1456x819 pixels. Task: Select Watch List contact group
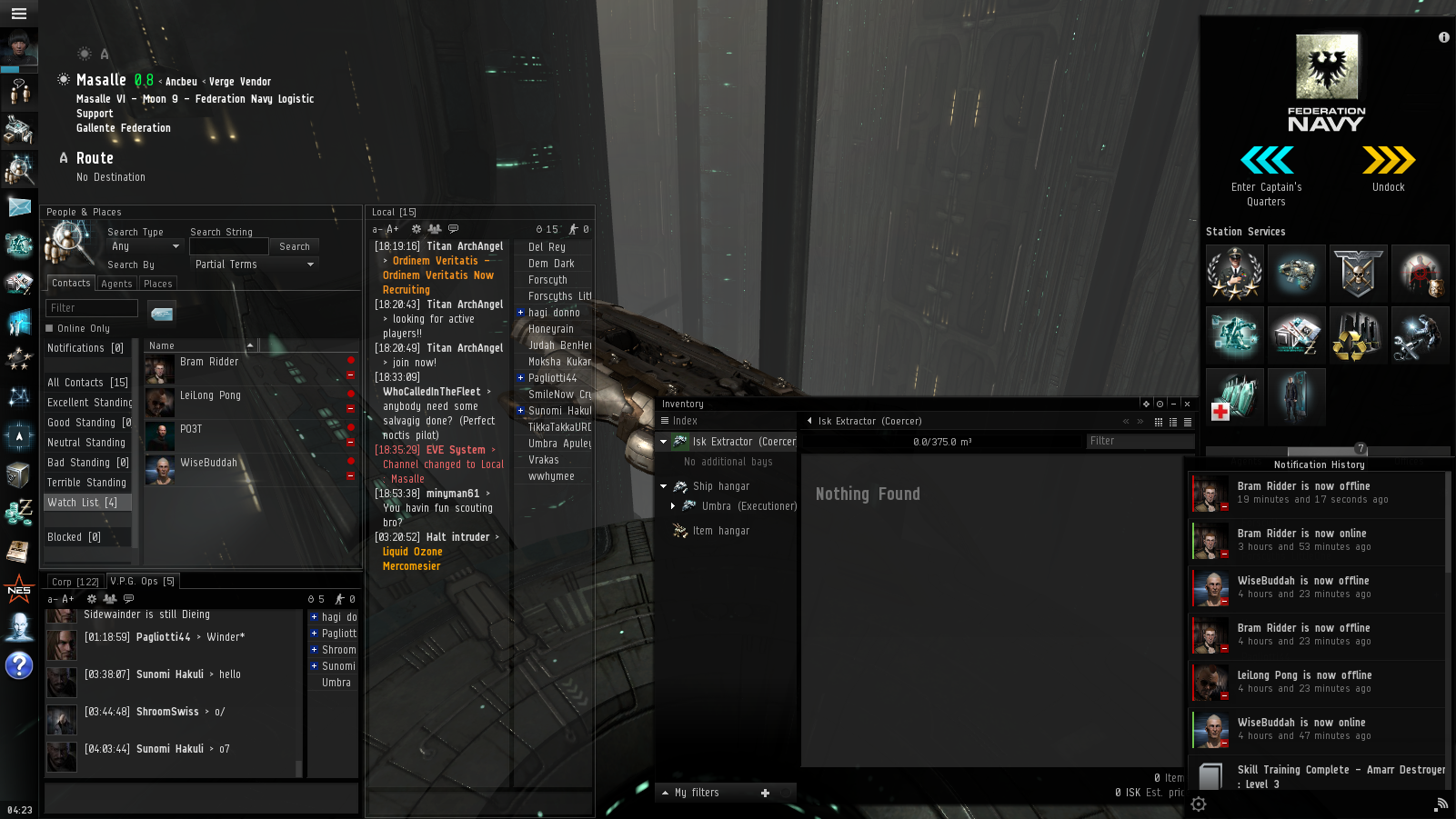point(83,503)
